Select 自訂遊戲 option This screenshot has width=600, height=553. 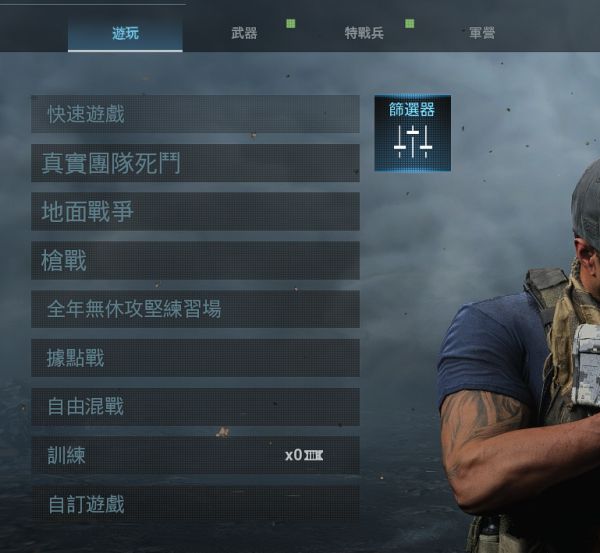click(195, 504)
